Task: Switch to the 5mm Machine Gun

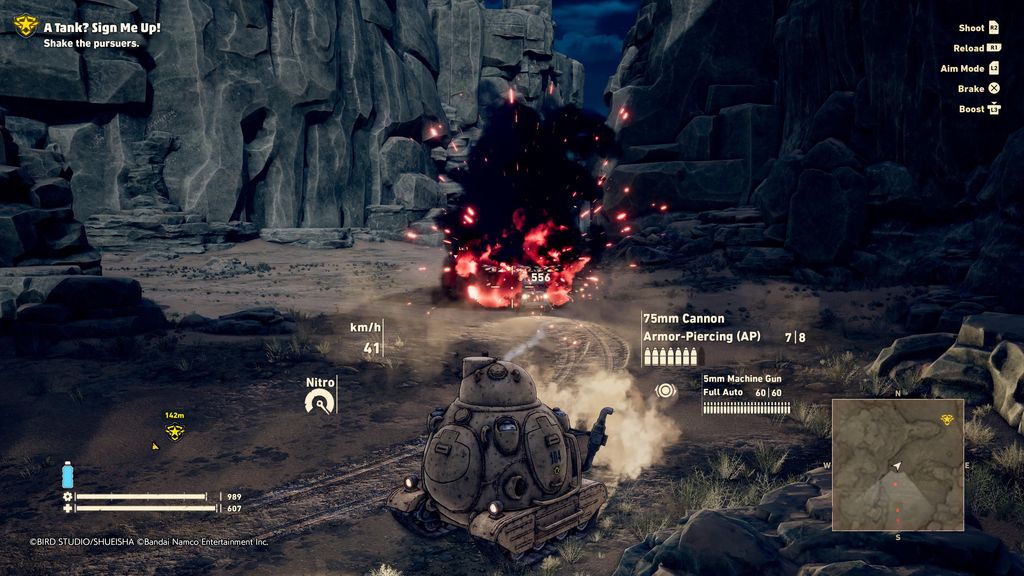Action: point(742,379)
